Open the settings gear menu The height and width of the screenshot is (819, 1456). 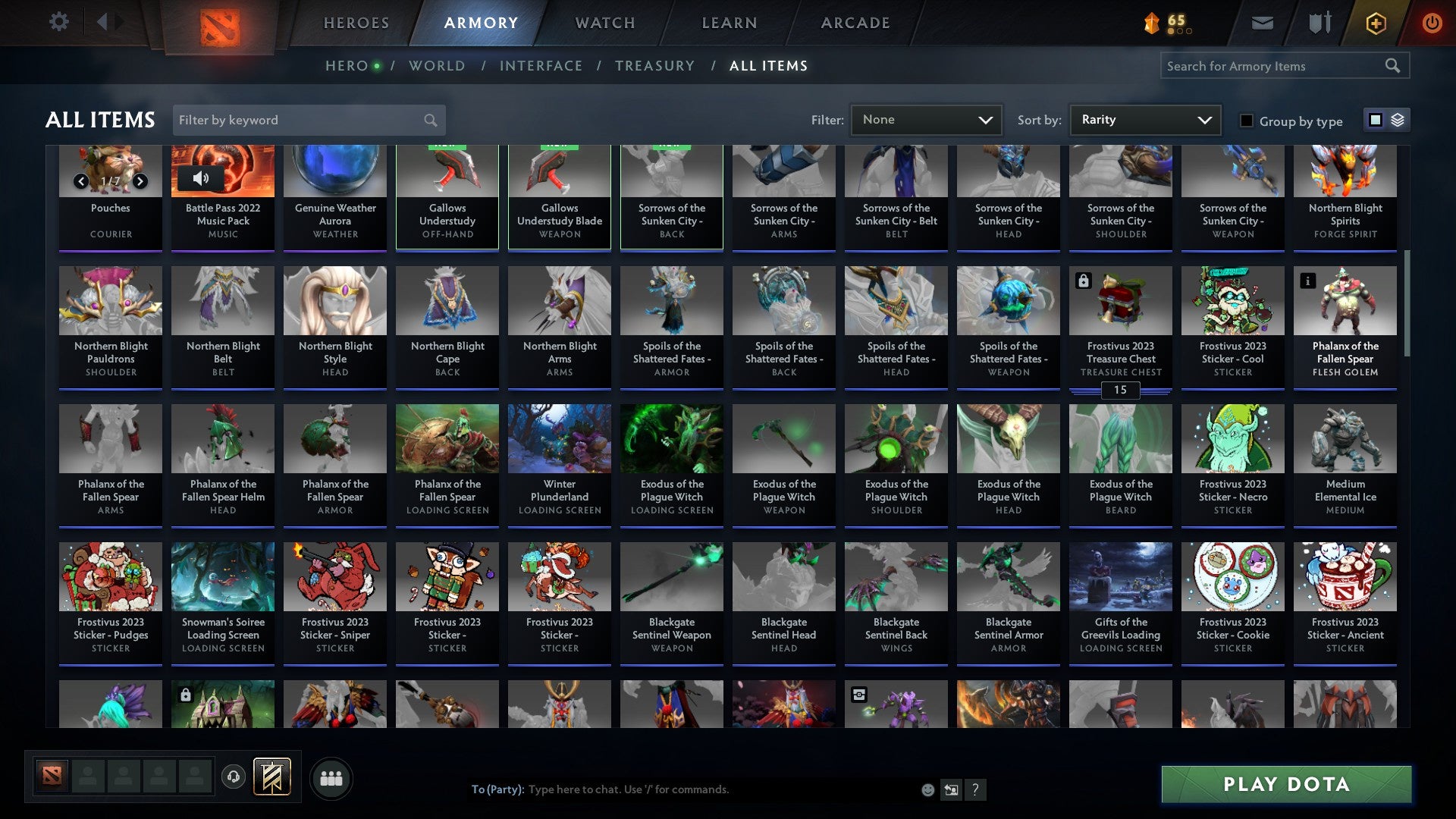click(x=58, y=22)
